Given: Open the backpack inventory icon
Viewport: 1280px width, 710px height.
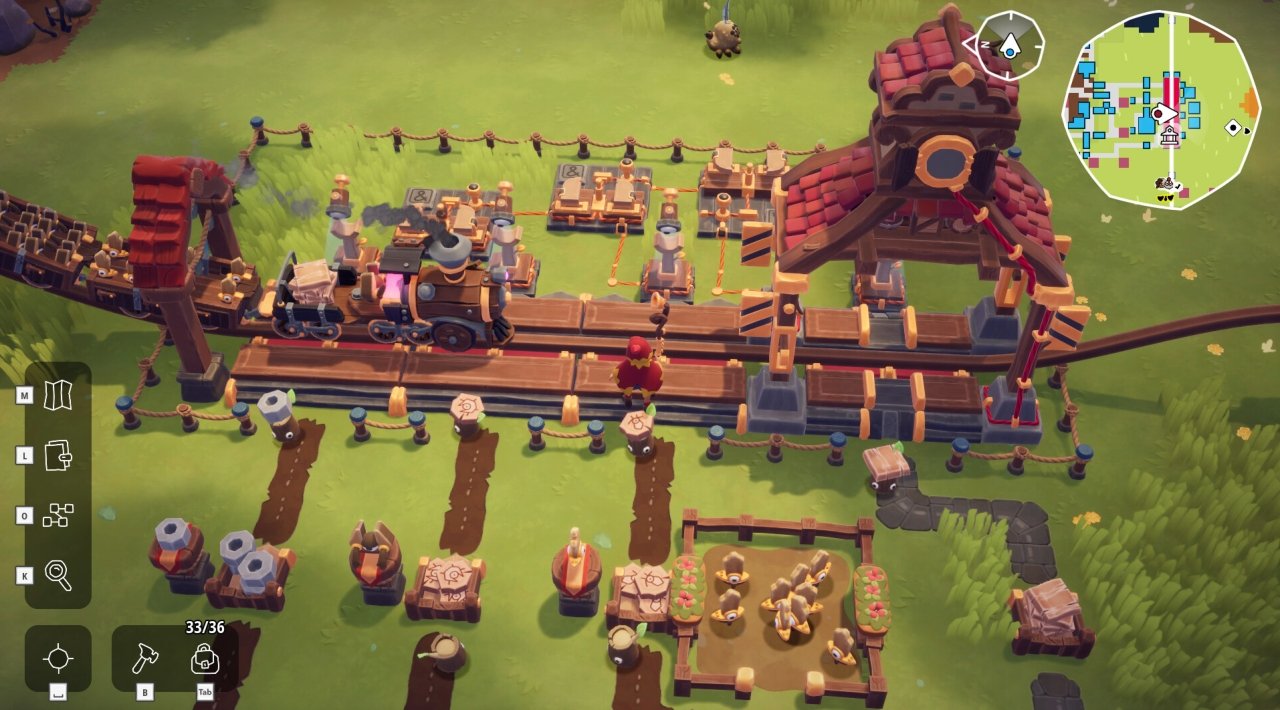Looking at the screenshot, I should 204,659.
